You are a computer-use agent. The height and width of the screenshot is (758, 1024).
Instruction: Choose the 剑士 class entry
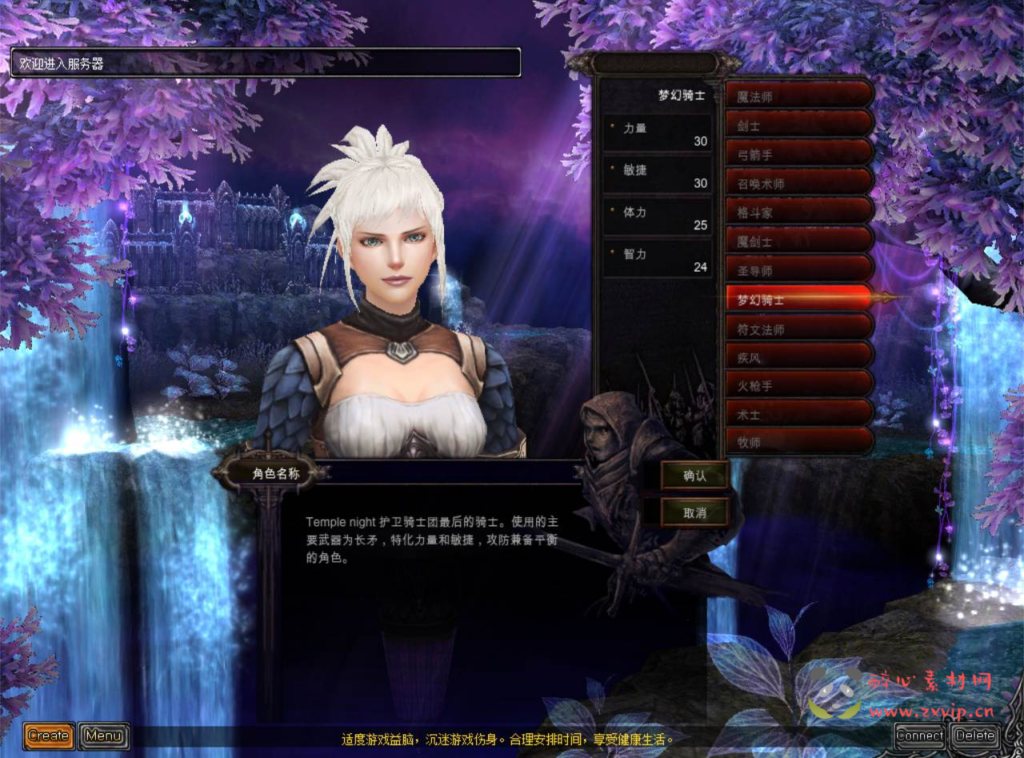(x=799, y=125)
